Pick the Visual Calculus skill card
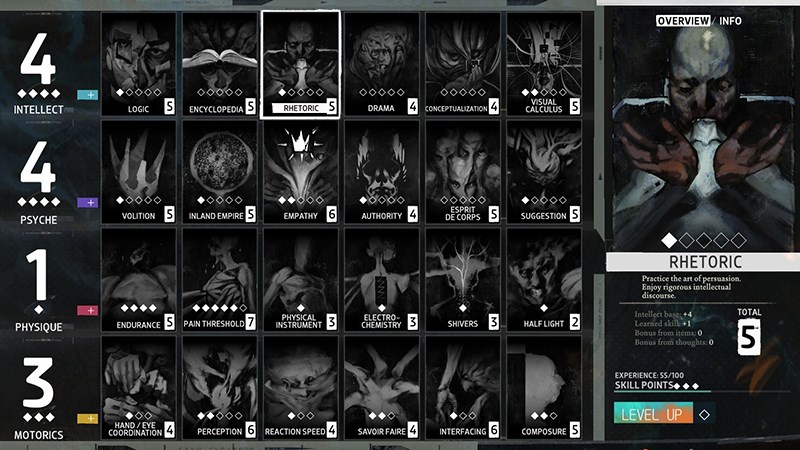This screenshot has height=450, width=800. point(544,64)
